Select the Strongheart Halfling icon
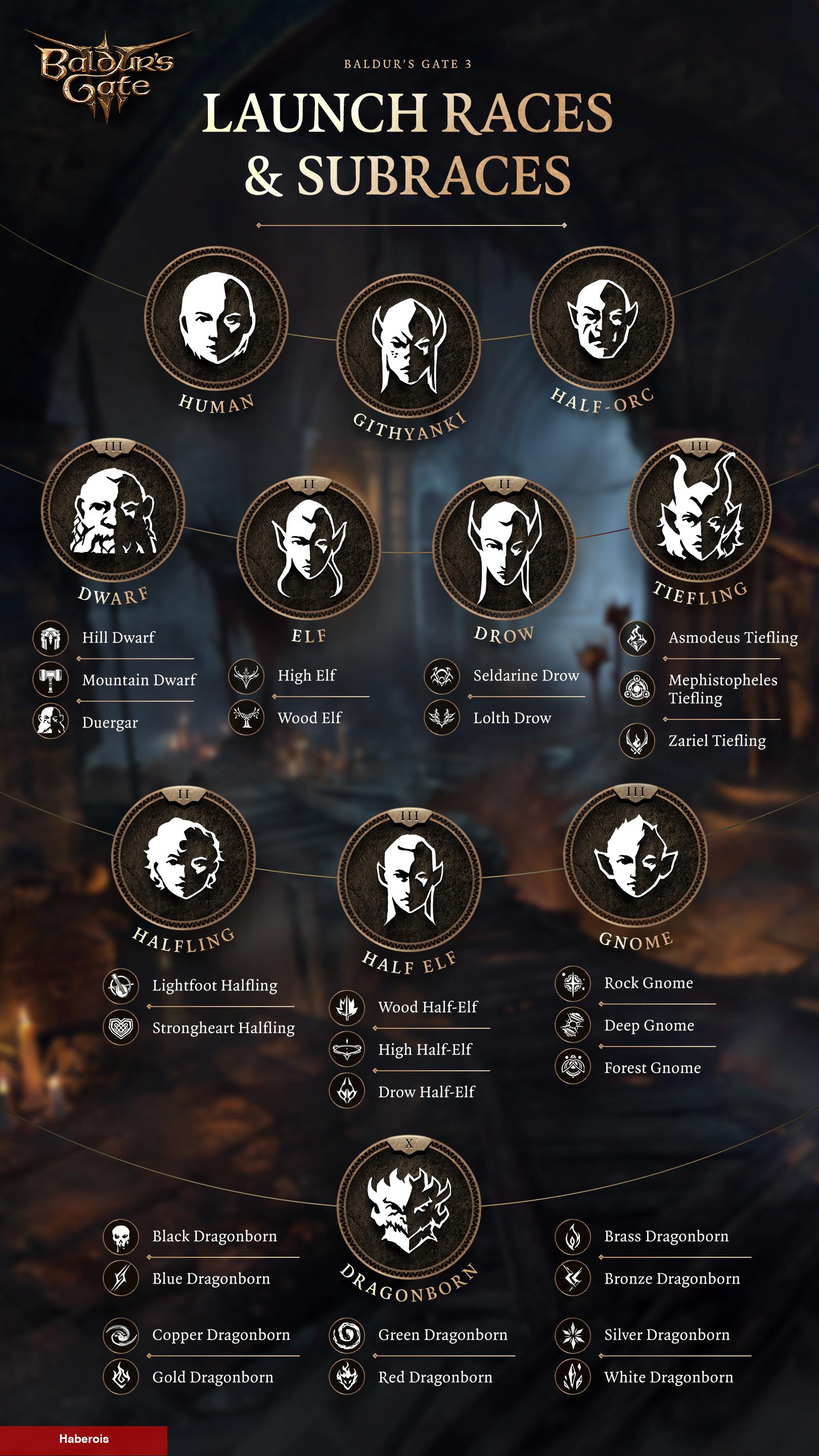Screen dimensions: 819x1456 (x=121, y=1028)
